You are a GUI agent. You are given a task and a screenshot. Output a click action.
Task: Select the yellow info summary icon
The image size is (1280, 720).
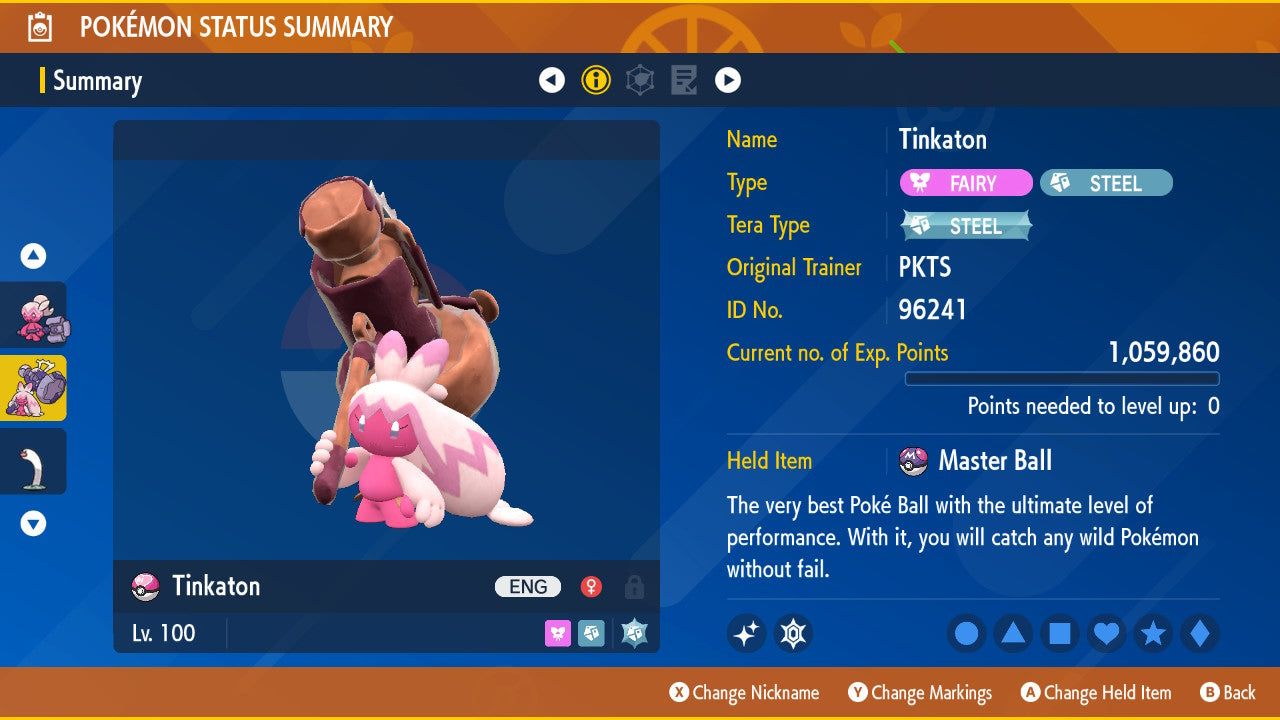(596, 80)
